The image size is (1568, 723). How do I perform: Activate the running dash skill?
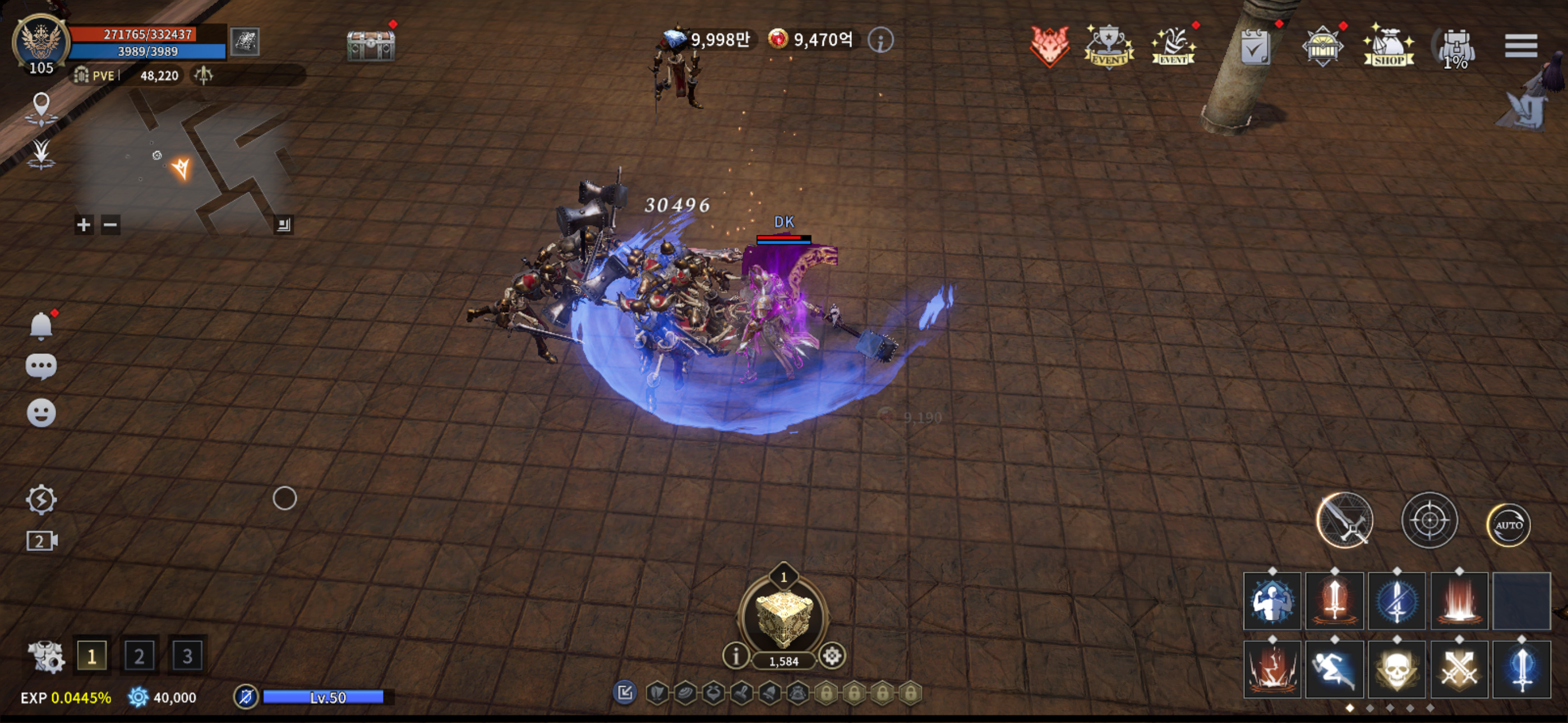pyautogui.click(x=1334, y=669)
